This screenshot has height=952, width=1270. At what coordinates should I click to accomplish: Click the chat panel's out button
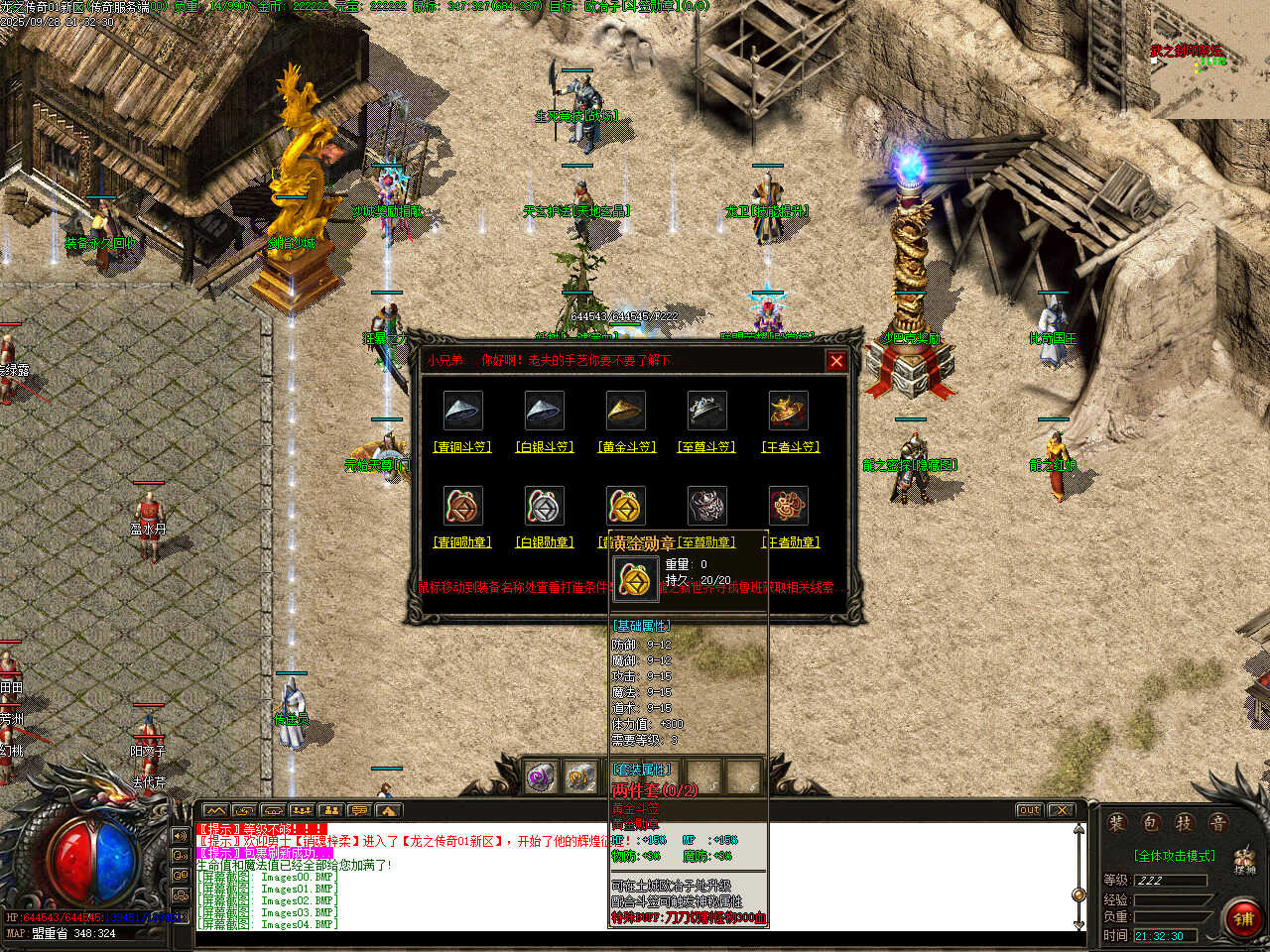point(1030,810)
